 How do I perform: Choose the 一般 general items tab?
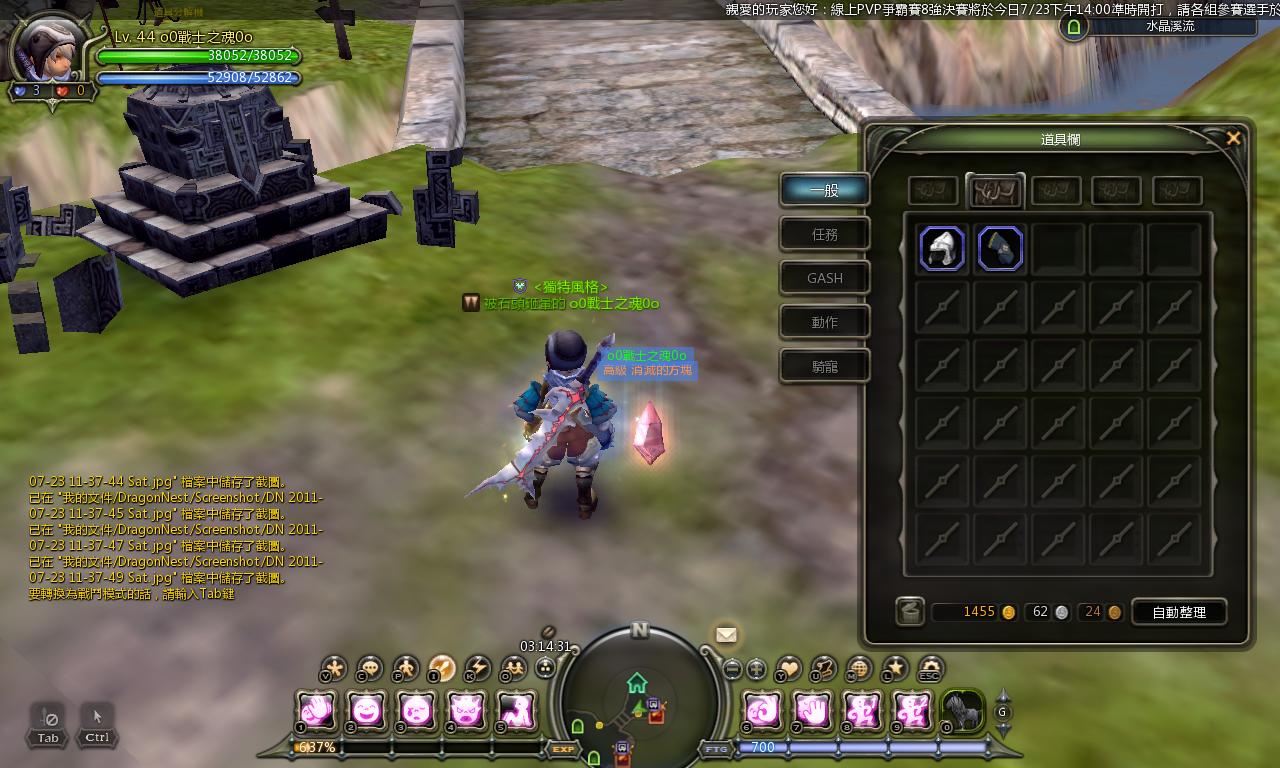(825, 190)
